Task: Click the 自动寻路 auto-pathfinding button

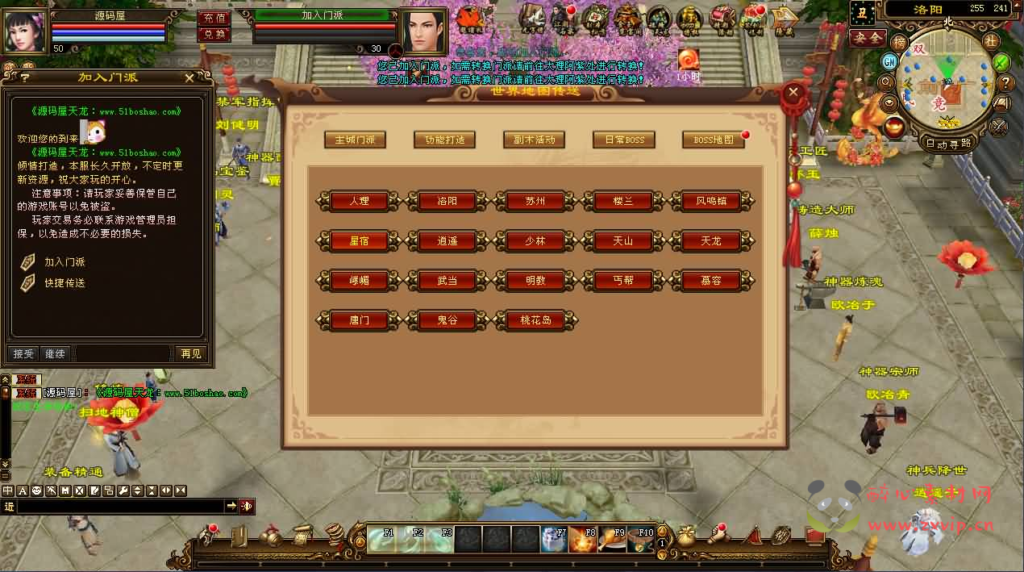Action: click(x=949, y=143)
